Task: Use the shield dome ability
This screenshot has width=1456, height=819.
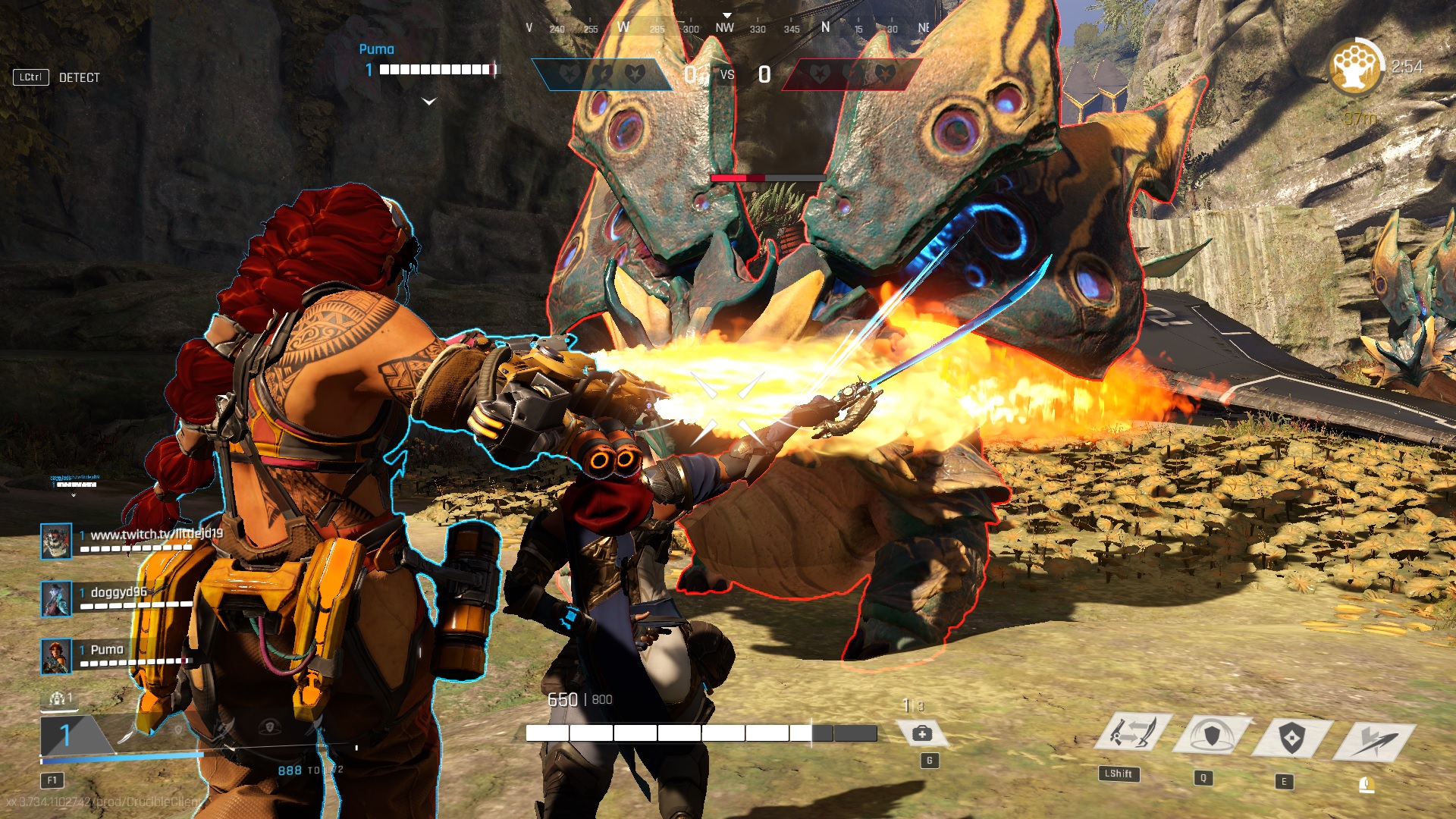Action: coord(1212,736)
